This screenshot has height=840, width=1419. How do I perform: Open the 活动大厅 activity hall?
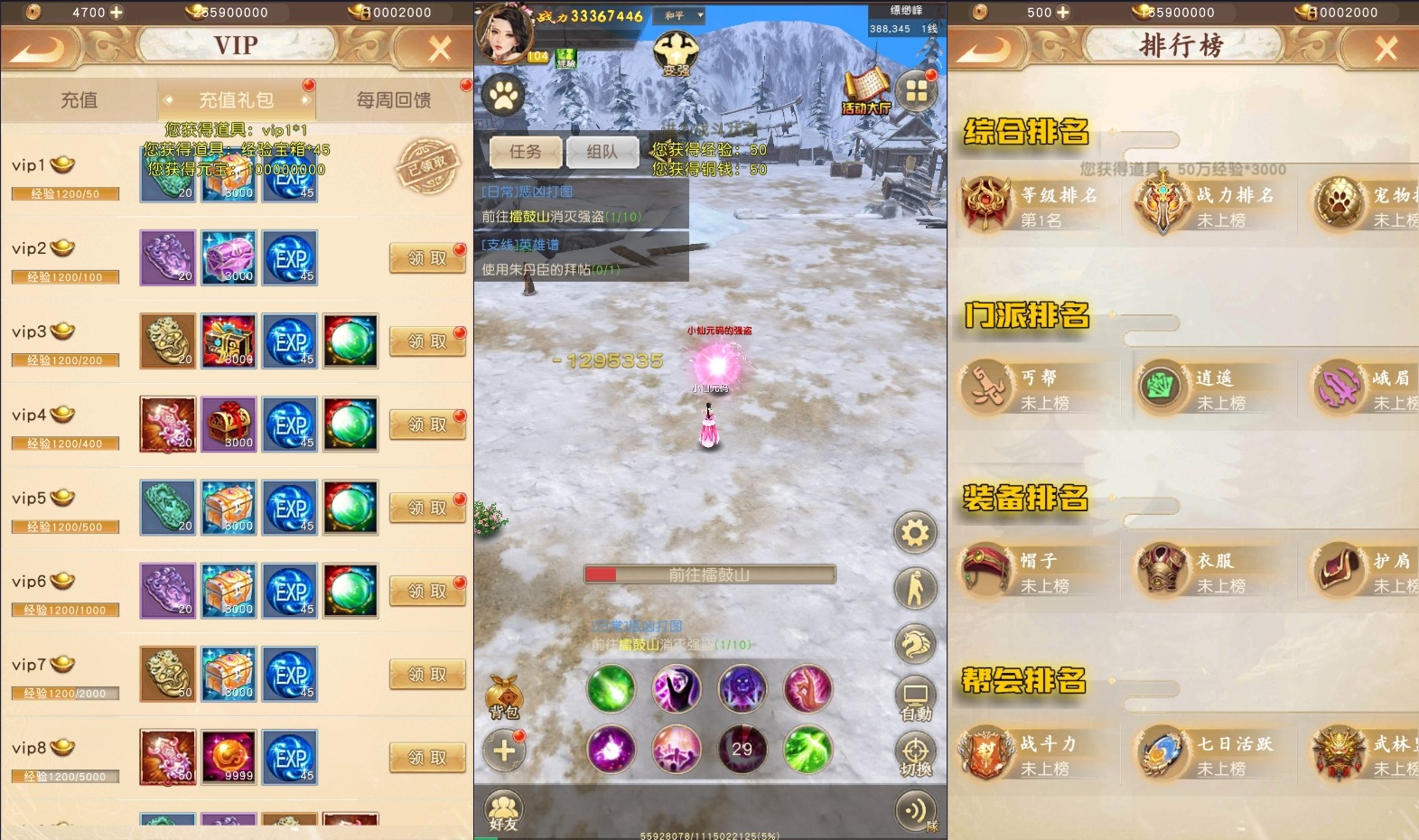point(866,92)
